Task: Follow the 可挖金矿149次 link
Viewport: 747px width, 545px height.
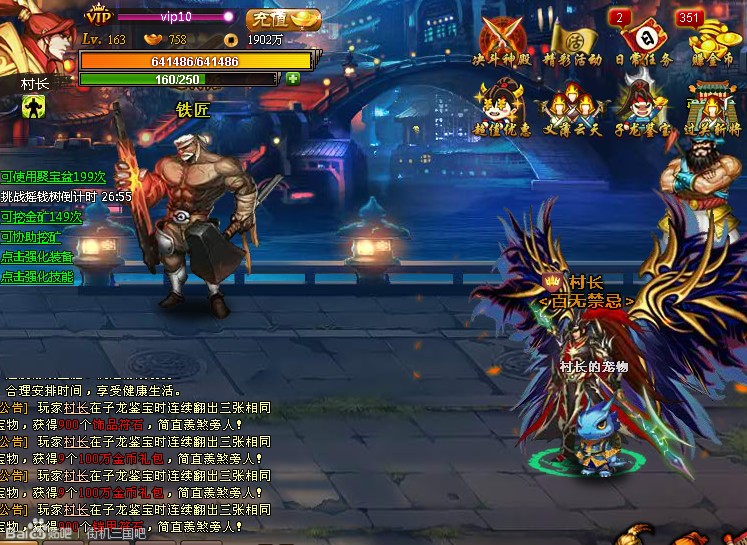Action: coord(41,217)
